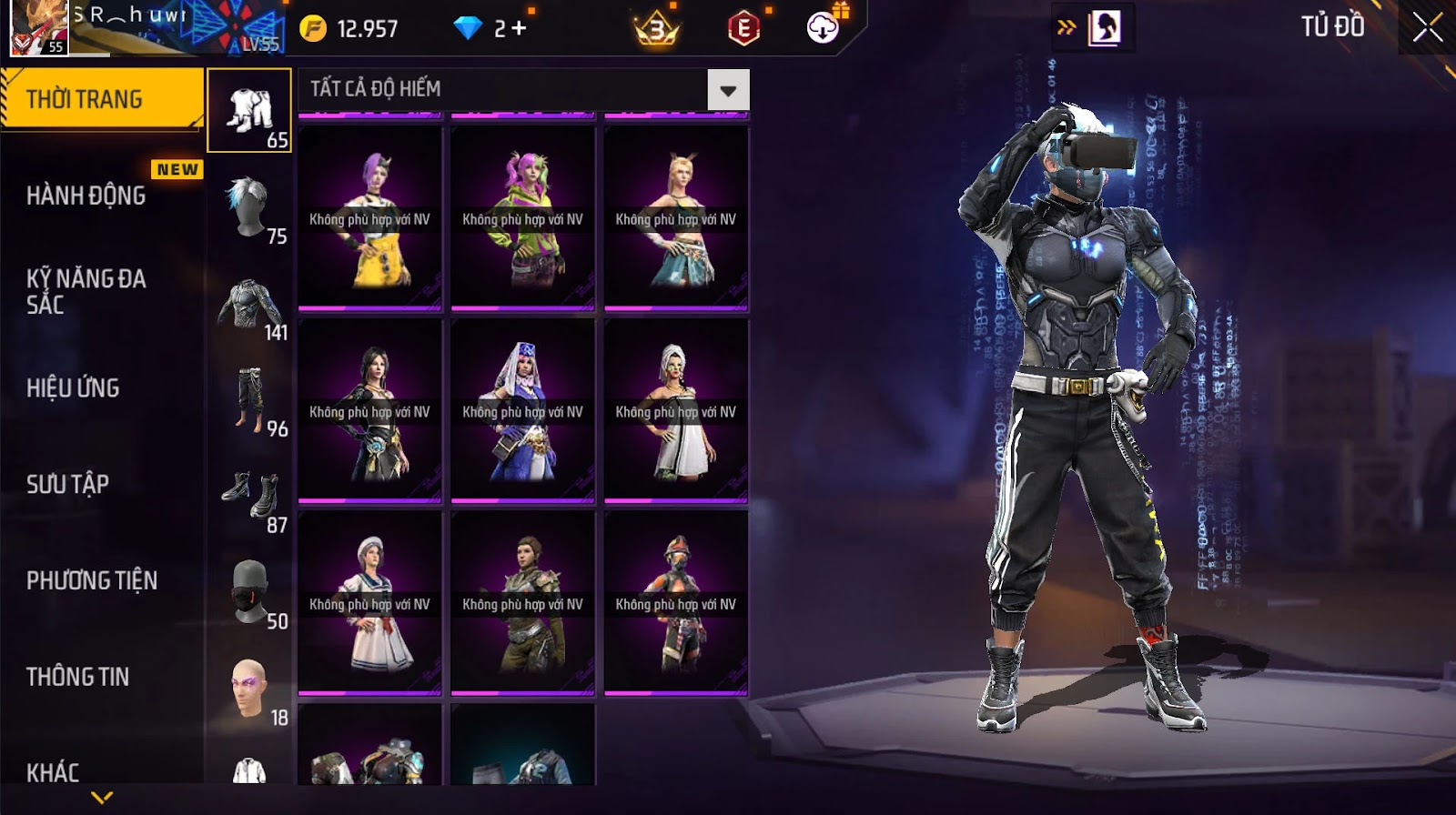Show the Thông Tin tab
Viewport: 1456px width, 815px height.
[77, 677]
